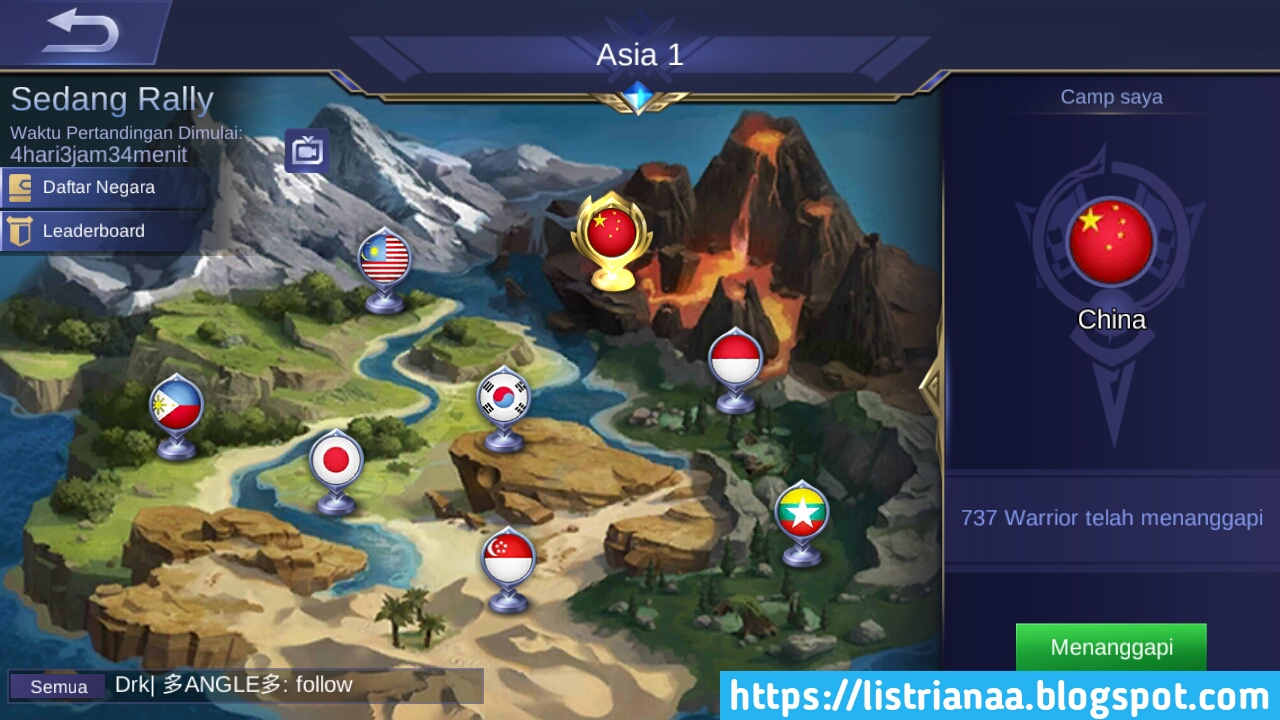Expand the Asia 1 server banner

pos(640,55)
